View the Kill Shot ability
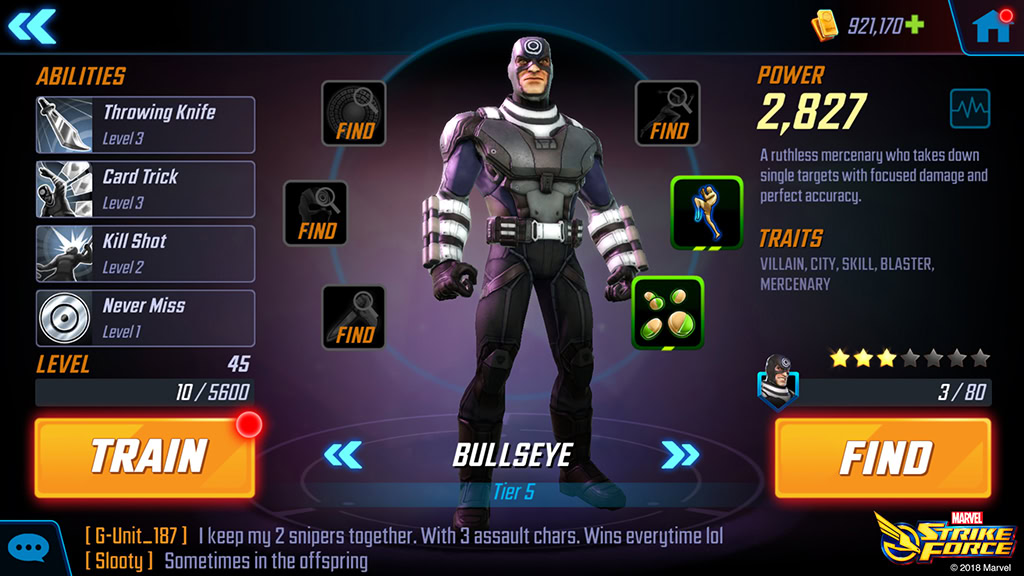1024x576 pixels. click(146, 253)
